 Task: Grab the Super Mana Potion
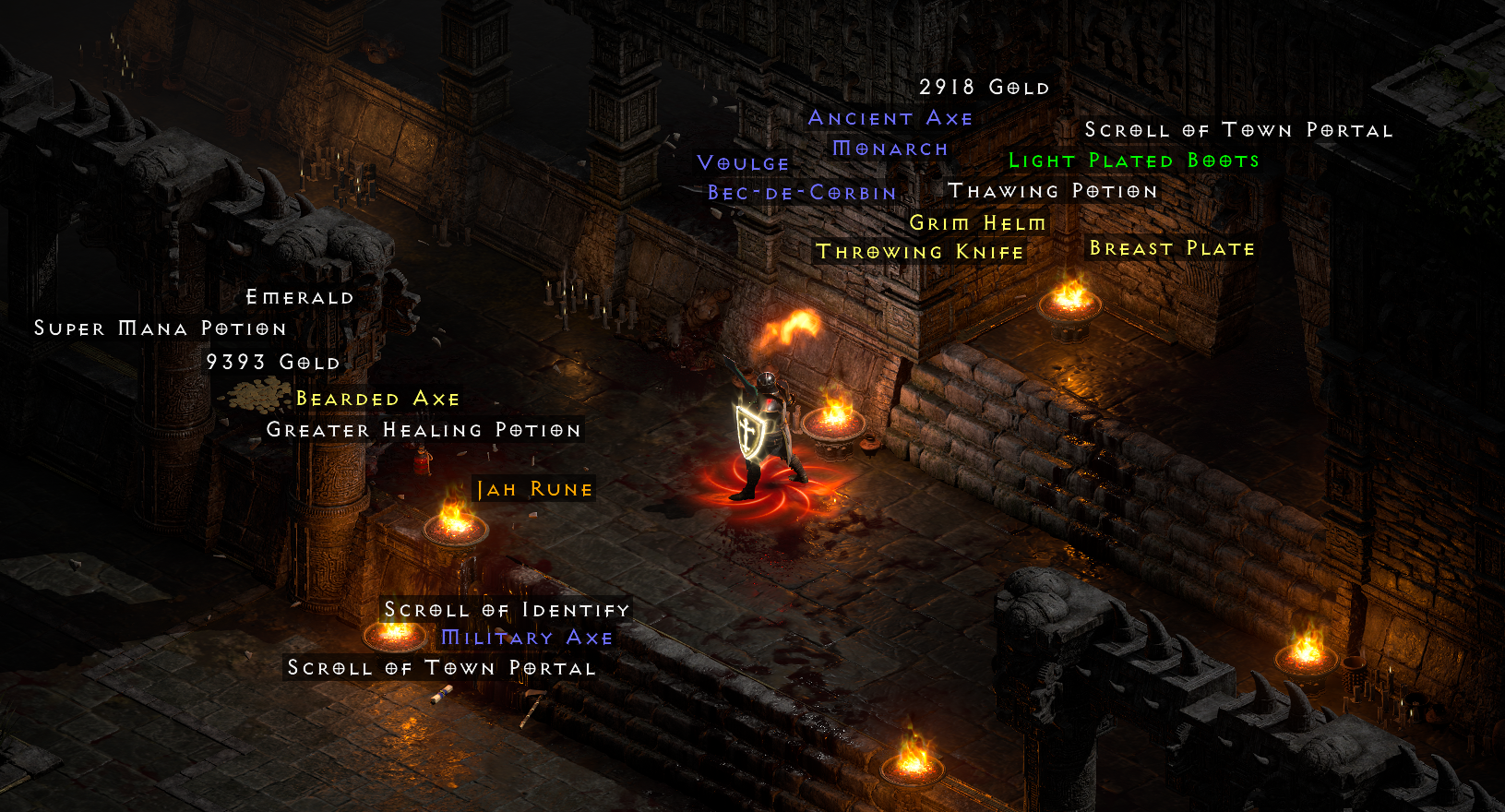(x=159, y=328)
